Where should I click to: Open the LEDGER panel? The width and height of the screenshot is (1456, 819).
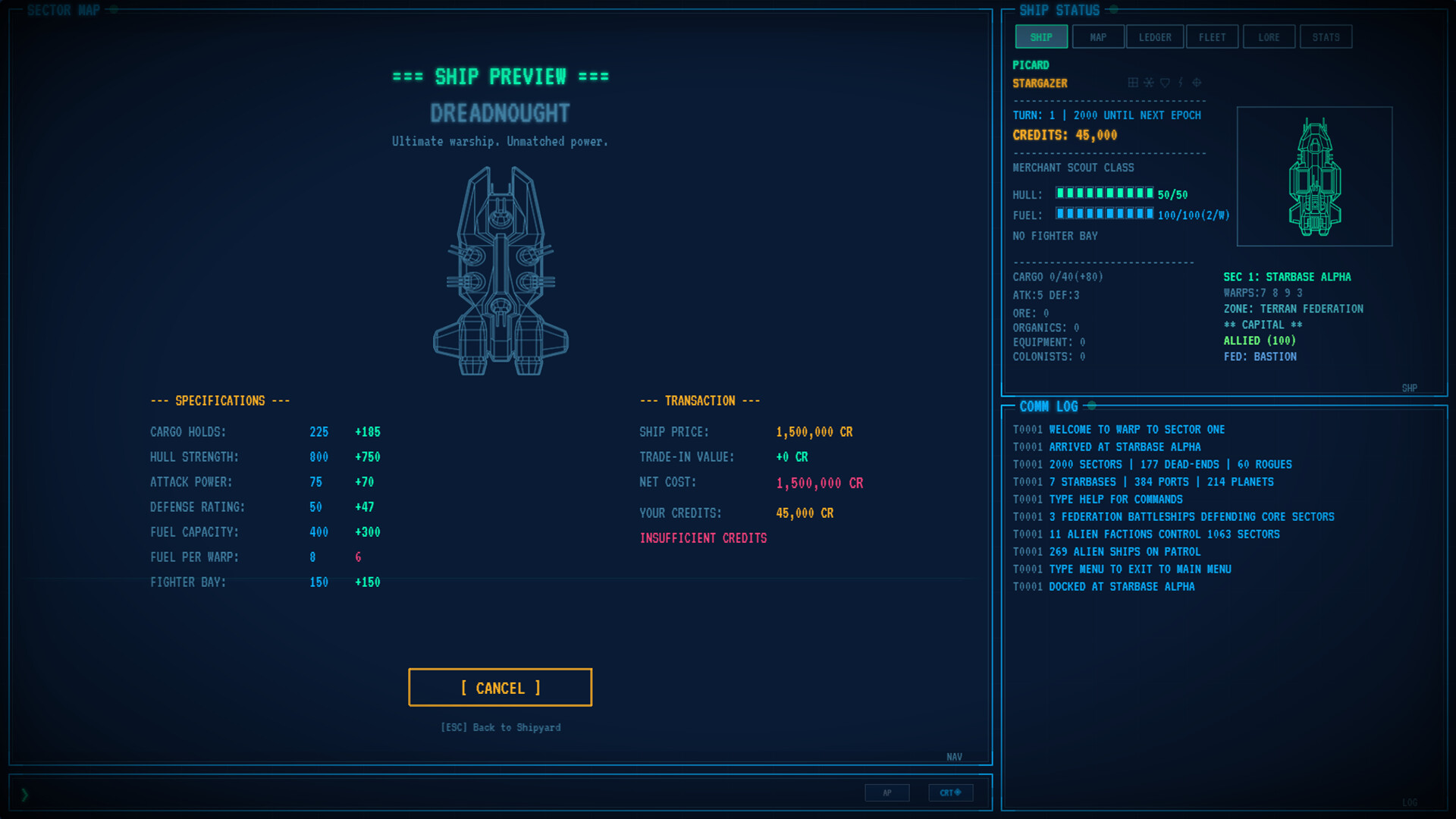click(1154, 36)
